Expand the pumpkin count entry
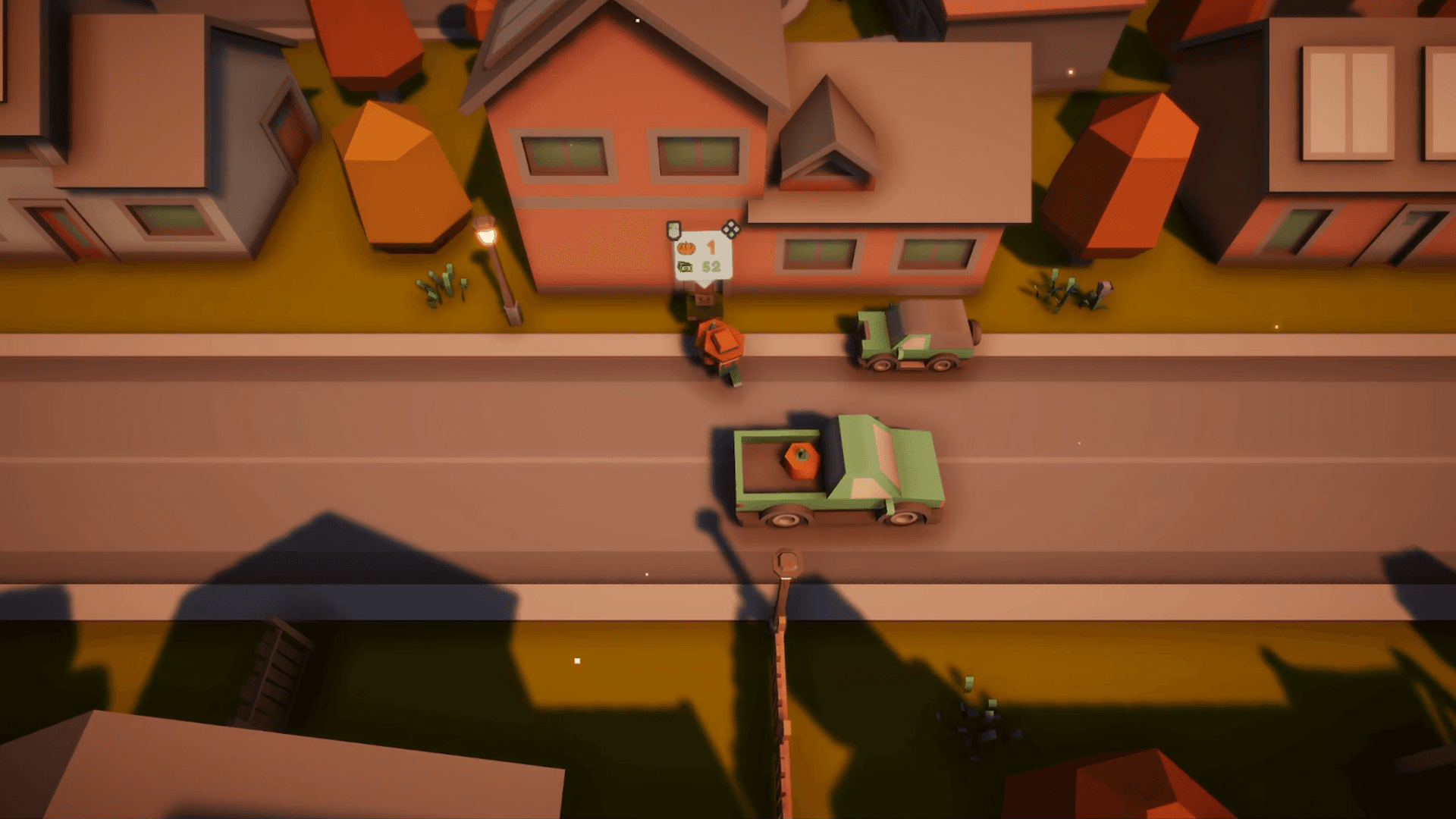This screenshot has height=819, width=1456. [698, 248]
